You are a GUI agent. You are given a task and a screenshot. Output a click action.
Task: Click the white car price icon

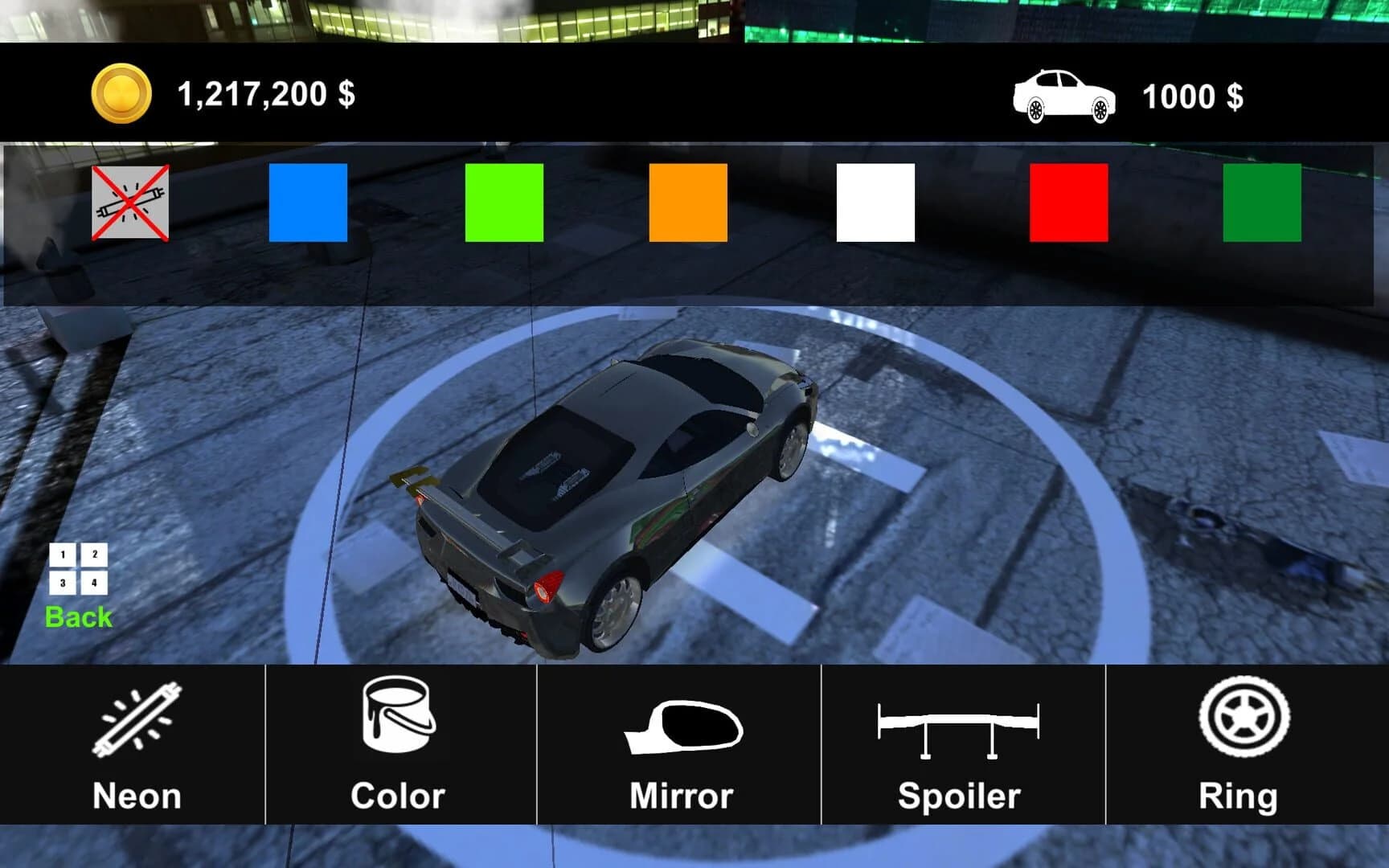coord(1065,96)
